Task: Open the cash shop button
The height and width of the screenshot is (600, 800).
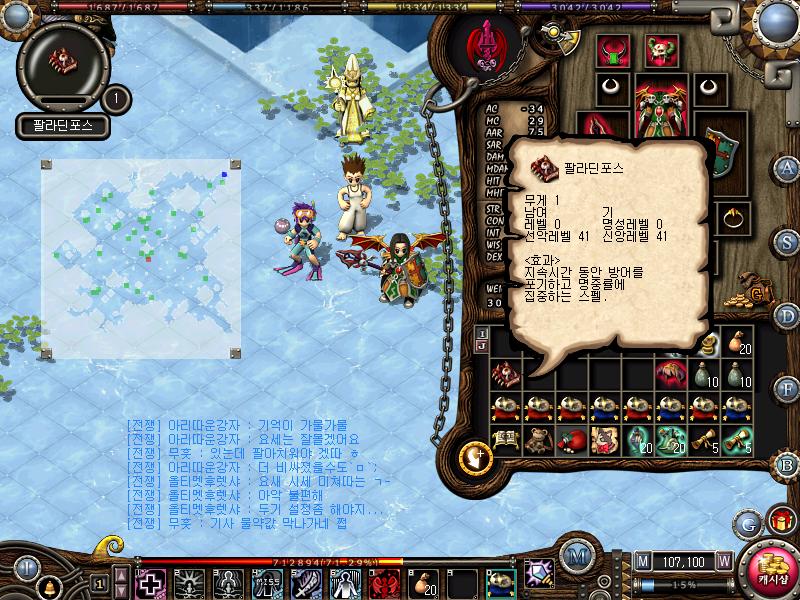Action: click(x=773, y=568)
